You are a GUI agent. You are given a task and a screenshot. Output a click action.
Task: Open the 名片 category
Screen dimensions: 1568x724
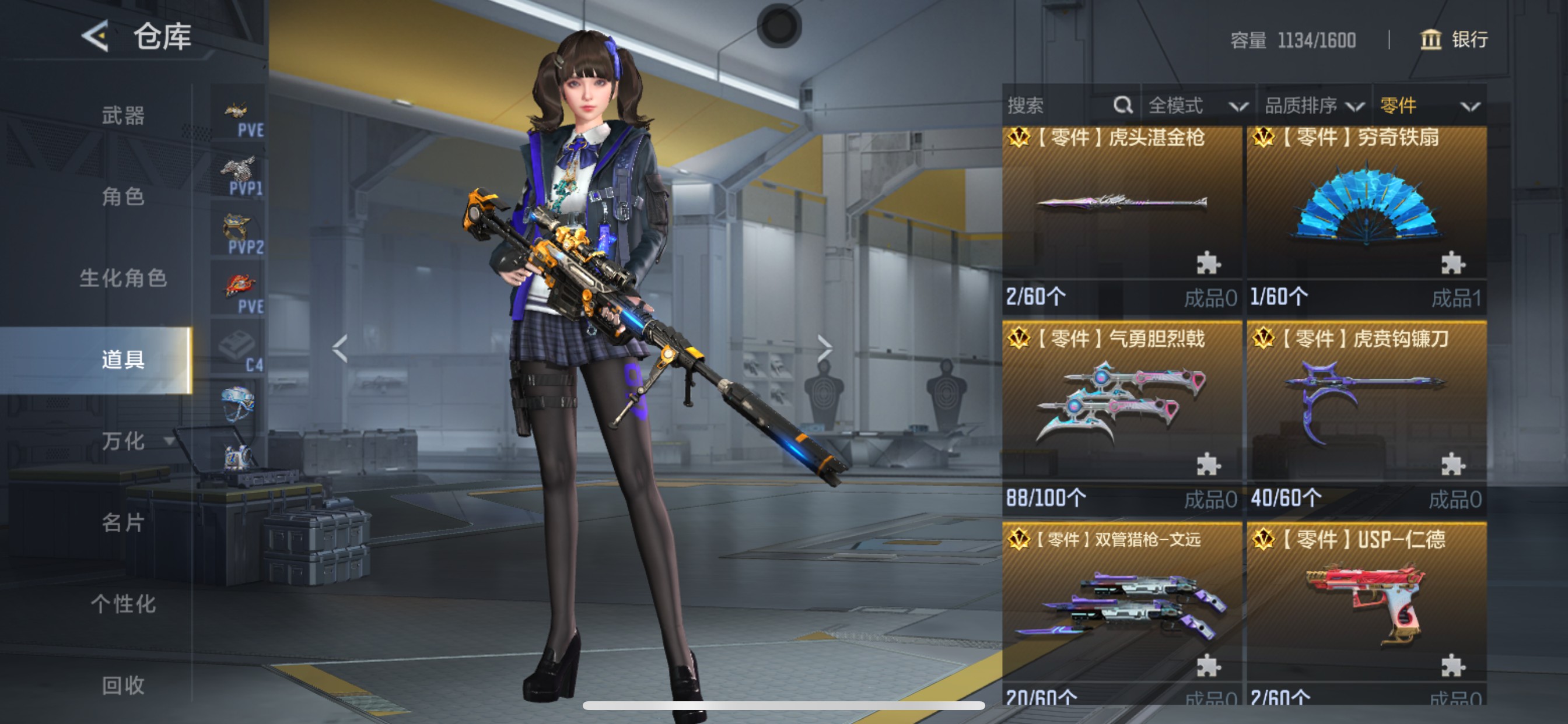[123, 523]
